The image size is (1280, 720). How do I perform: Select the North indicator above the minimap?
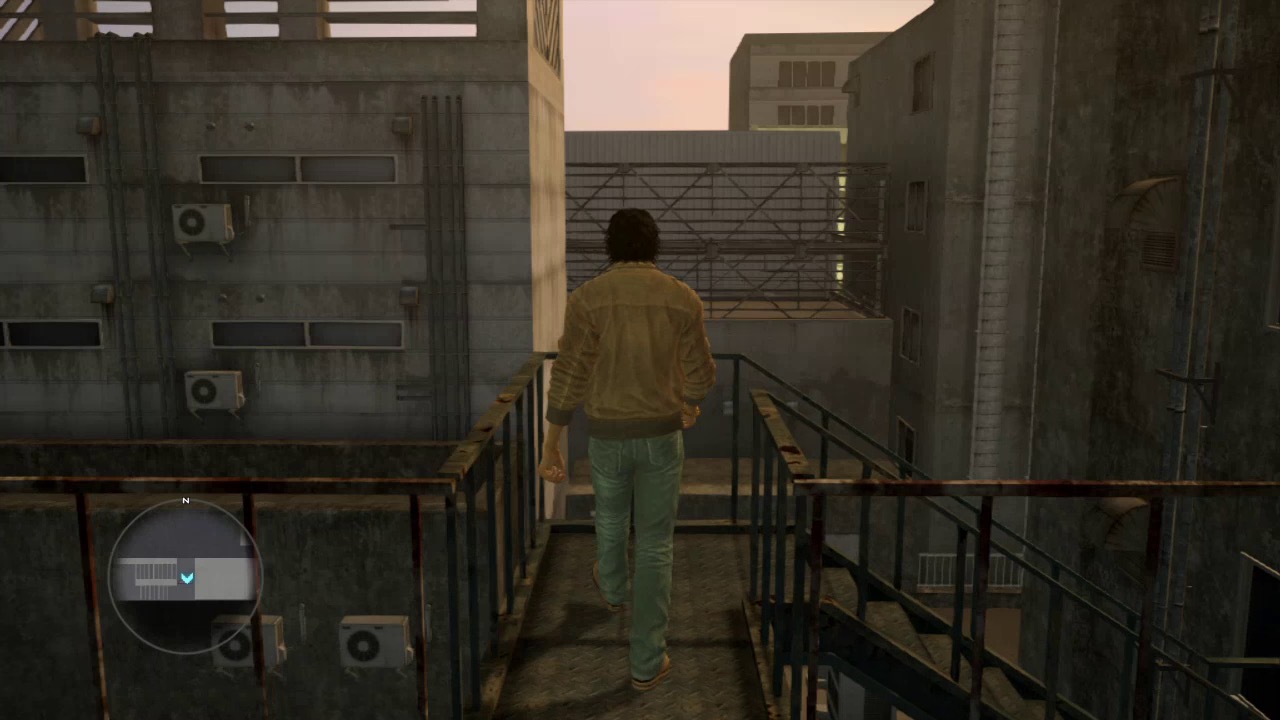(x=185, y=500)
